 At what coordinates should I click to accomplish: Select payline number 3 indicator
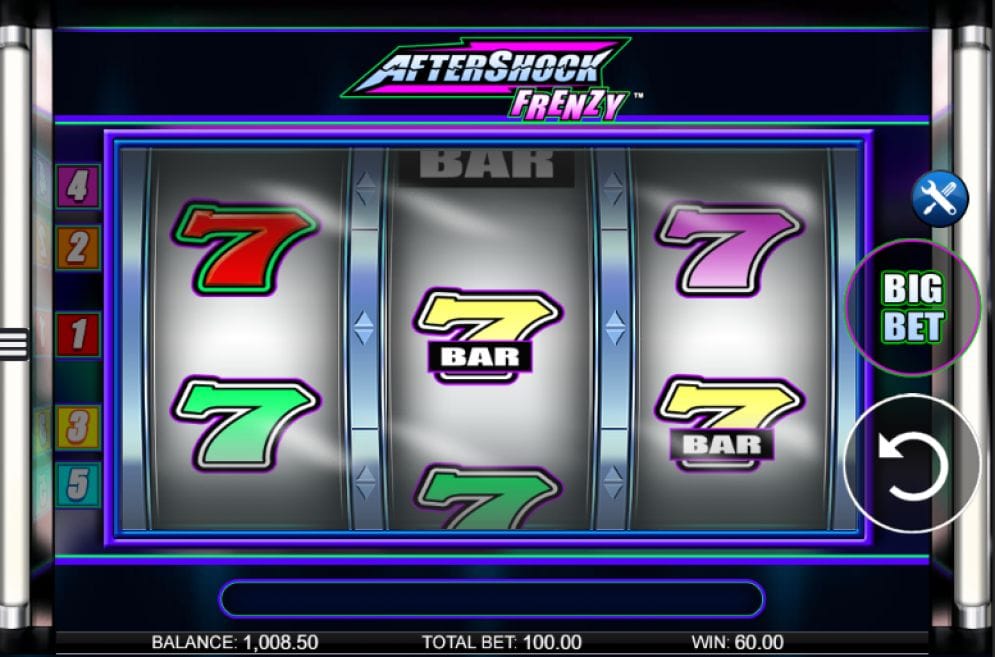(x=78, y=427)
